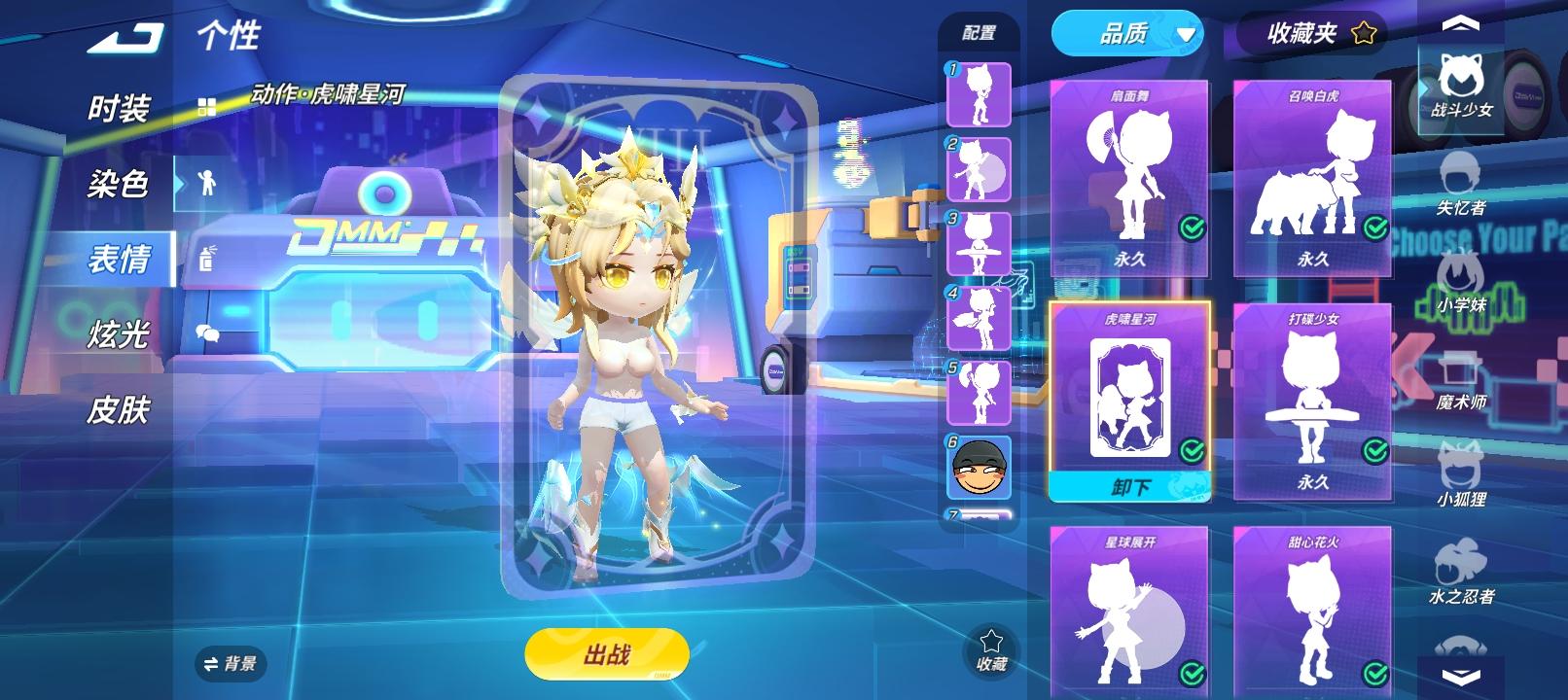Open the 品质 quality dropdown

coord(1127,33)
